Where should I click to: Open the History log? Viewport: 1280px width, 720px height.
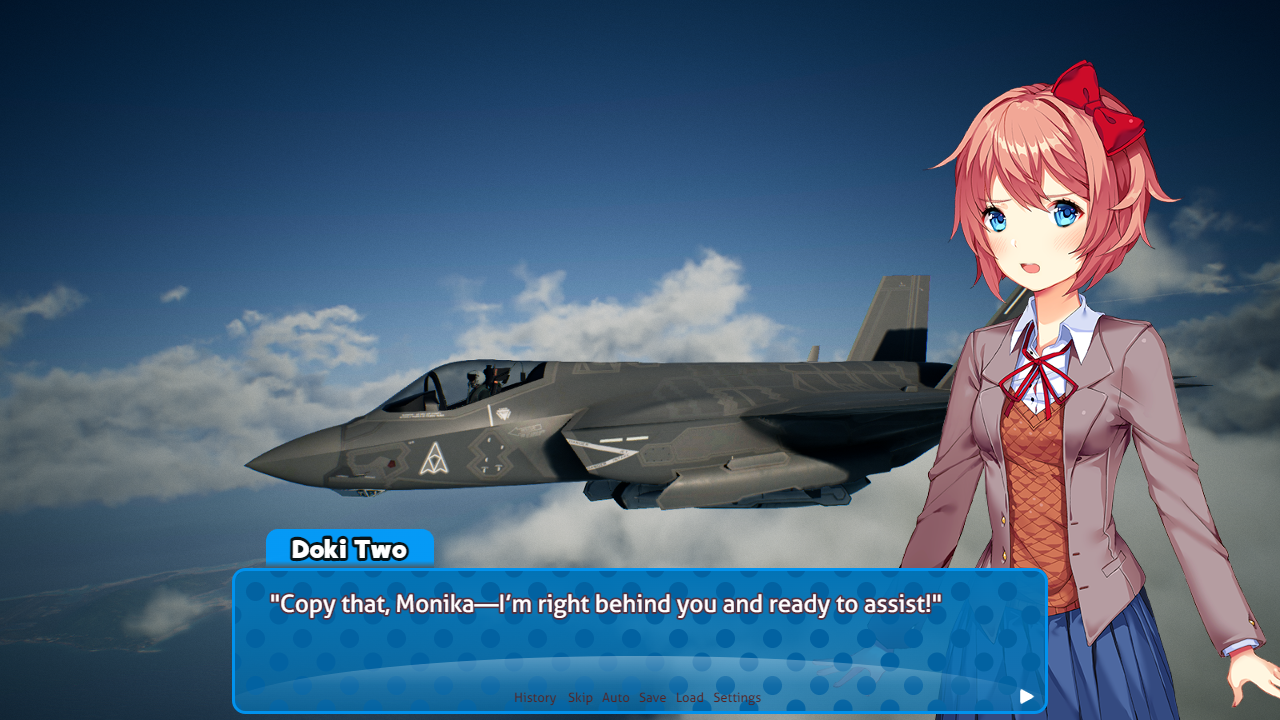(535, 698)
